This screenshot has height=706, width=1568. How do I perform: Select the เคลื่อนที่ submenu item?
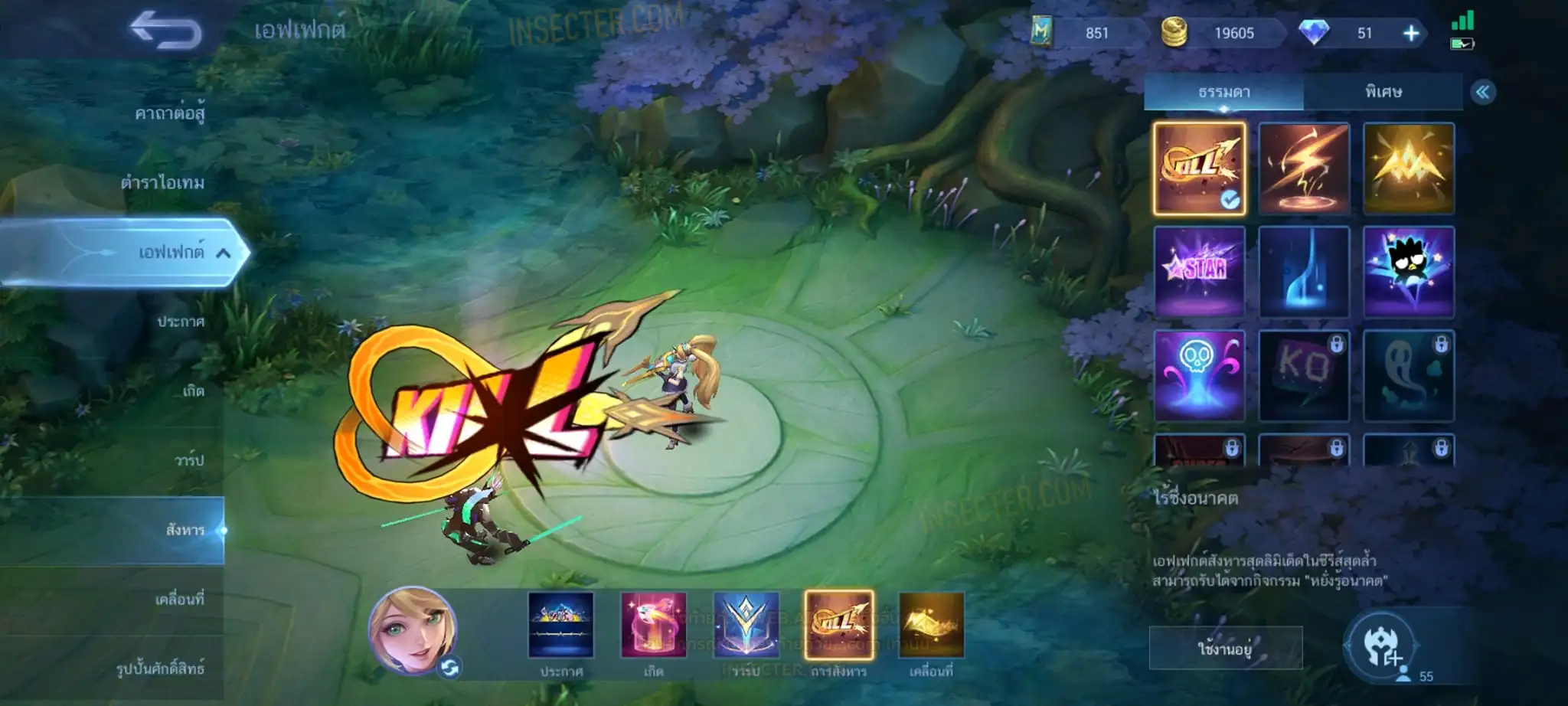click(x=180, y=599)
